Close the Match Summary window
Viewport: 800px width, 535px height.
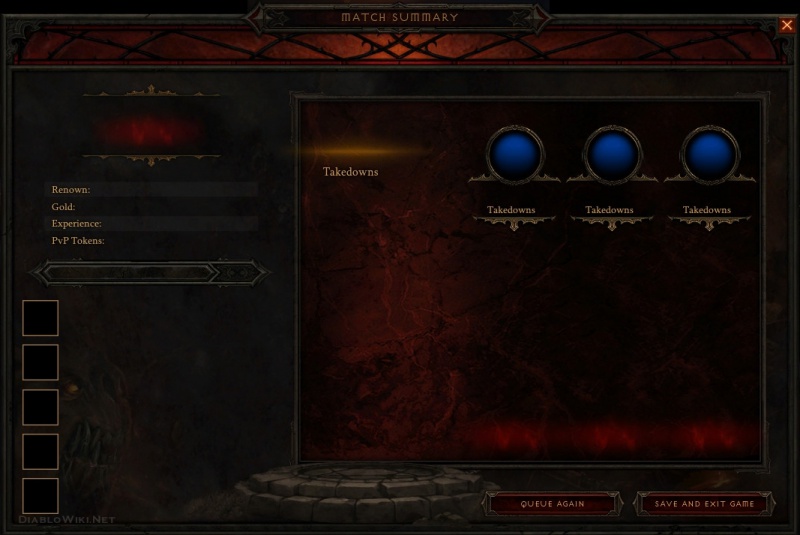pyautogui.click(x=786, y=26)
